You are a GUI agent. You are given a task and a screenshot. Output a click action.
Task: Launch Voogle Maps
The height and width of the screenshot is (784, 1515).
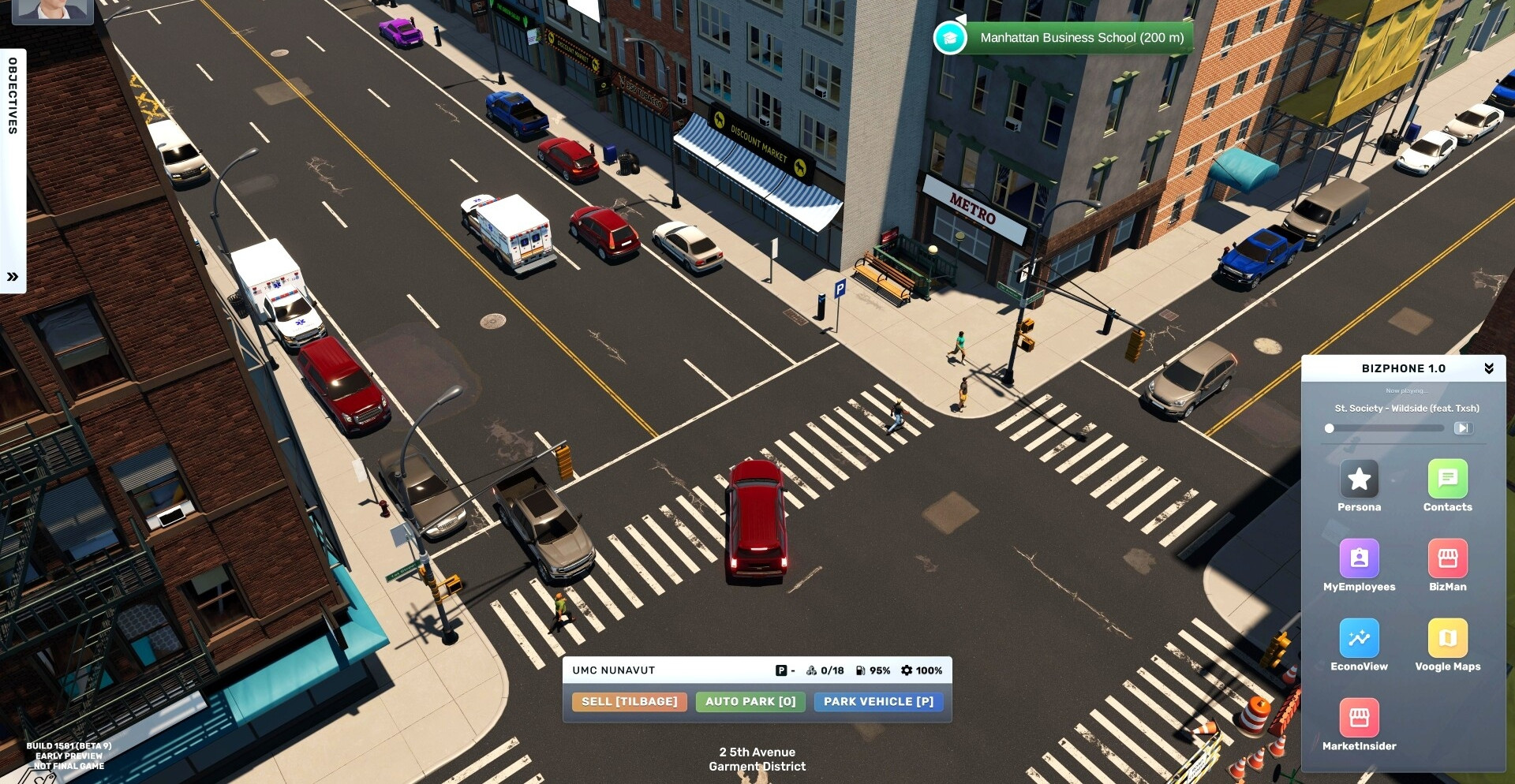[x=1447, y=638]
